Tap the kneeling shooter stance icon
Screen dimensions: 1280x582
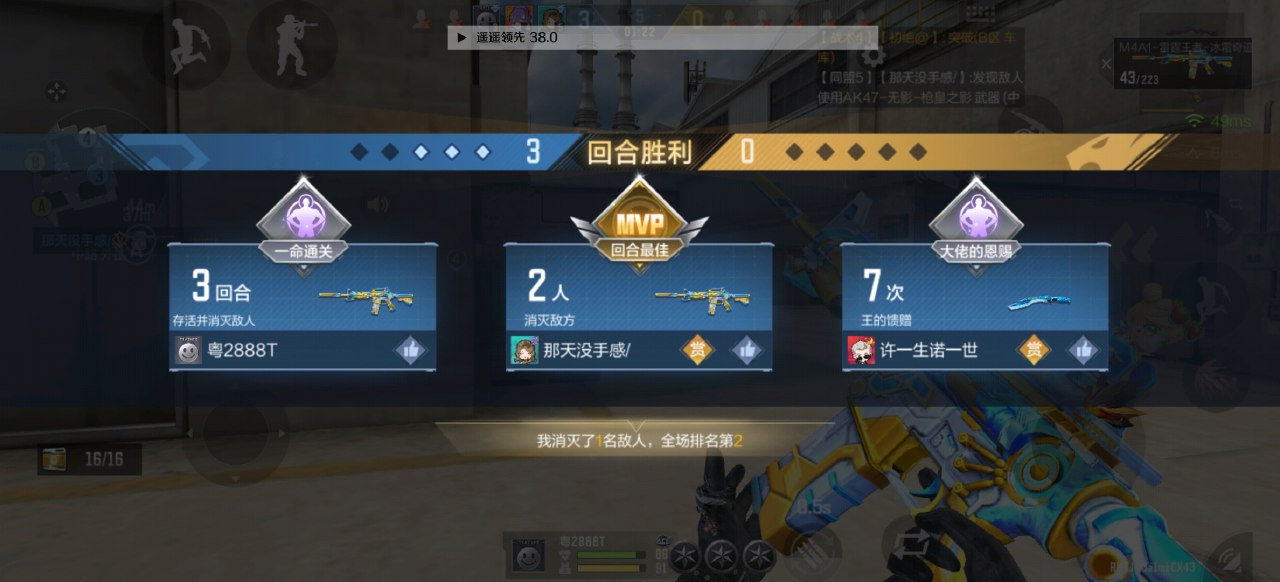pyautogui.click(x=292, y=44)
